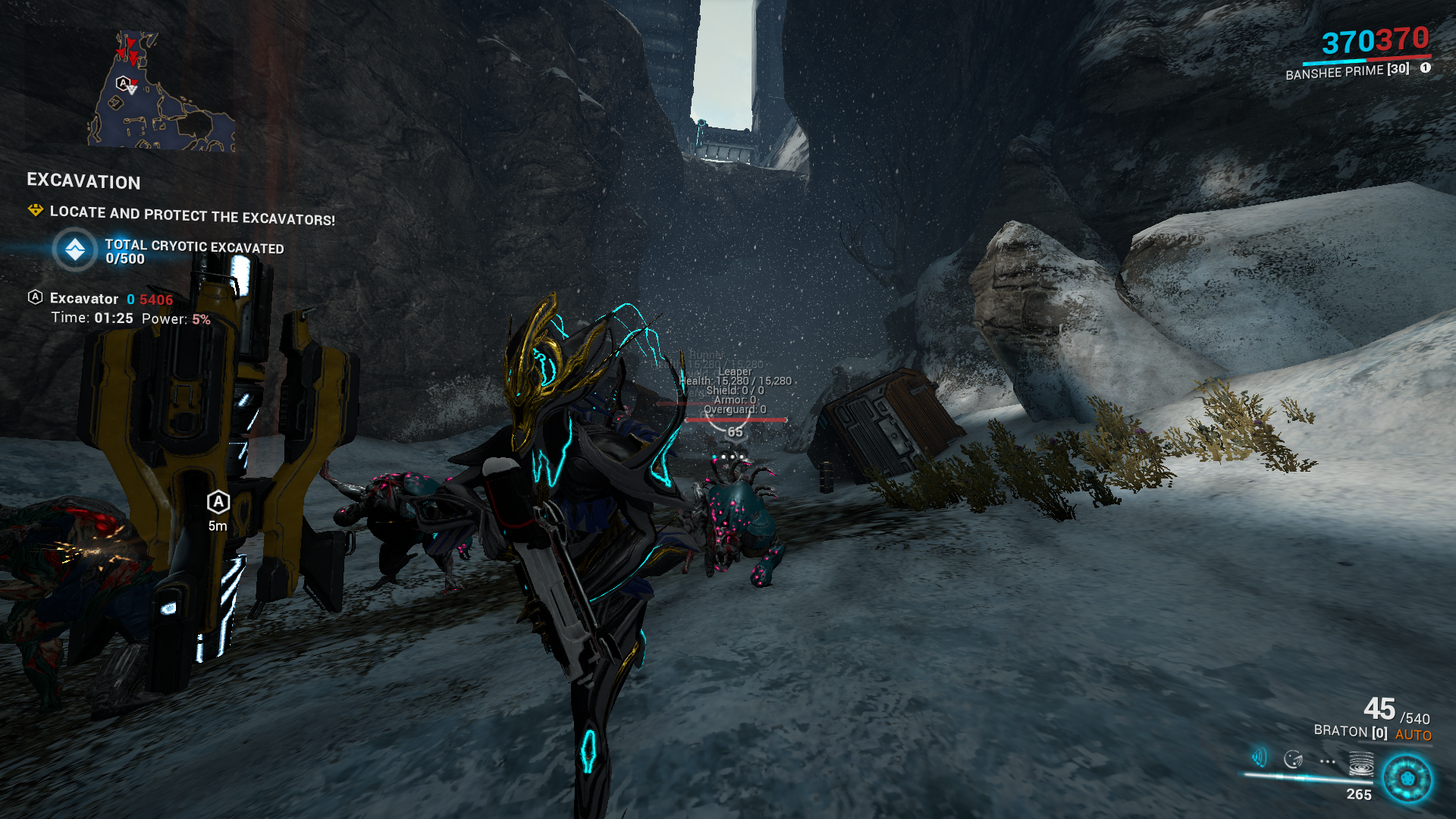The image size is (1456, 819).
Task: Open the minimap in the corner
Action: 161,91
